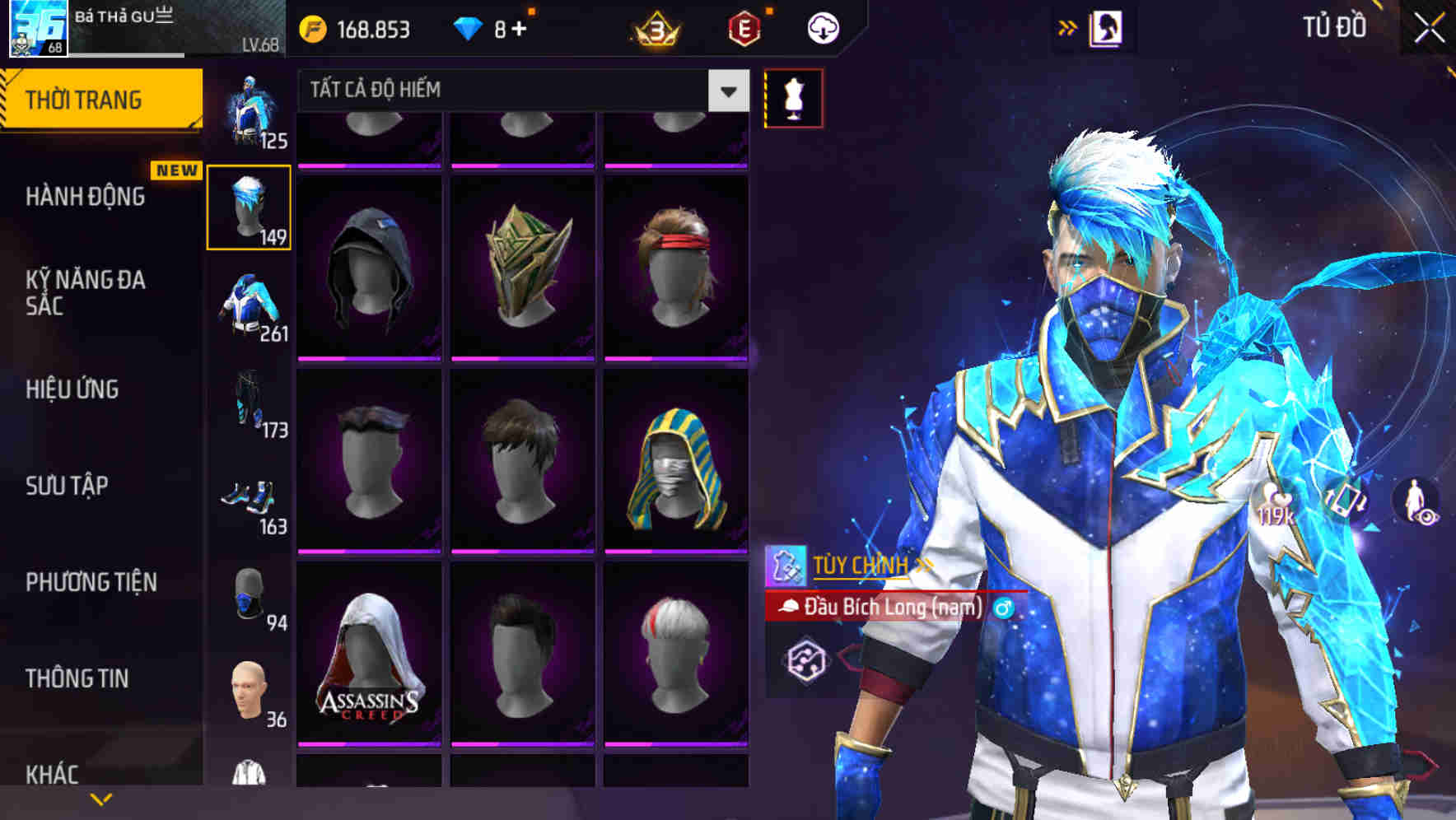The width and height of the screenshot is (1456, 820).
Task: Tap the diamond balance icon showing 8+
Action: tap(486, 28)
